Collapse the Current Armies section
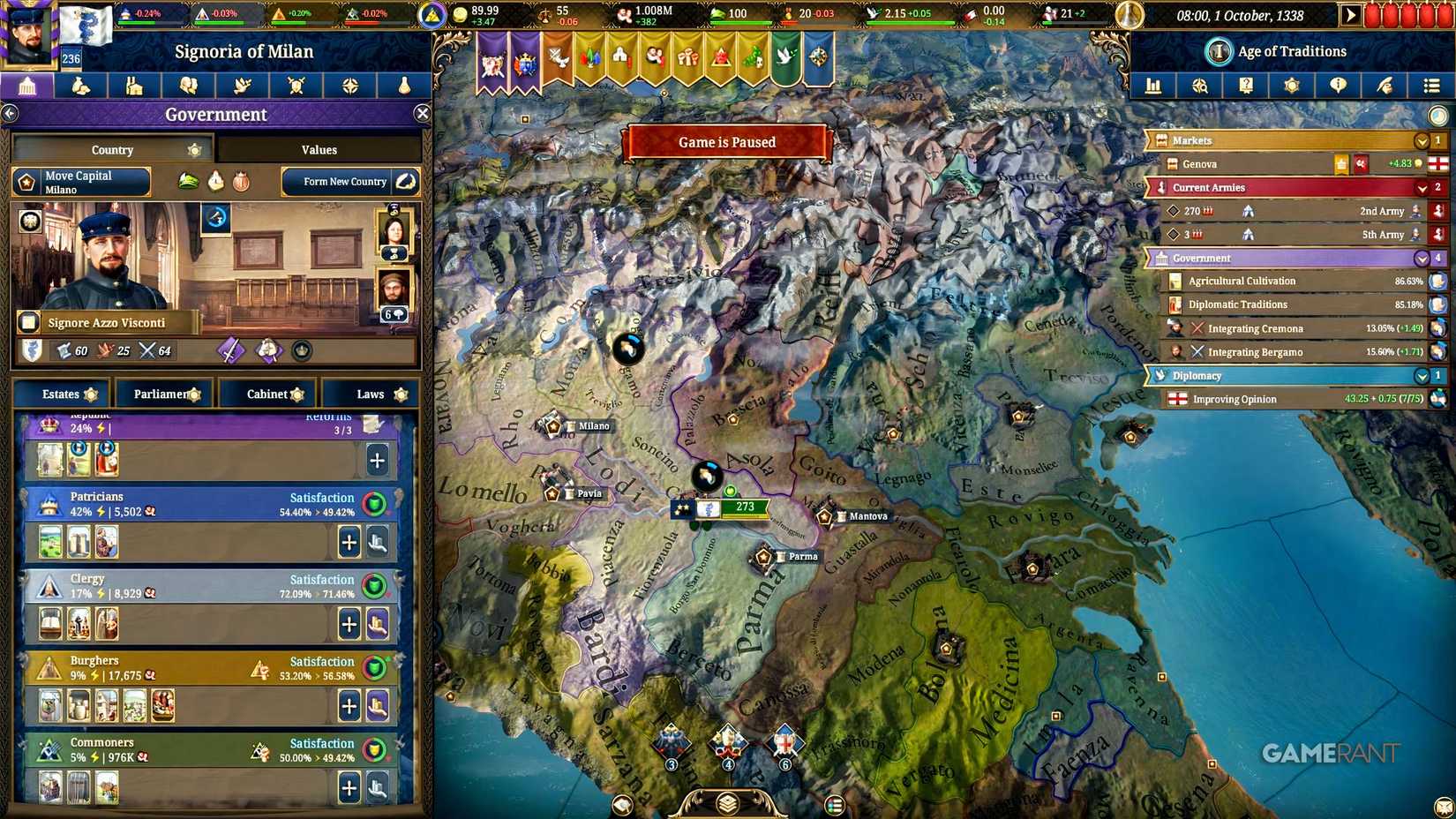This screenshot has width=1456, height=819. tap(1421, 187)
